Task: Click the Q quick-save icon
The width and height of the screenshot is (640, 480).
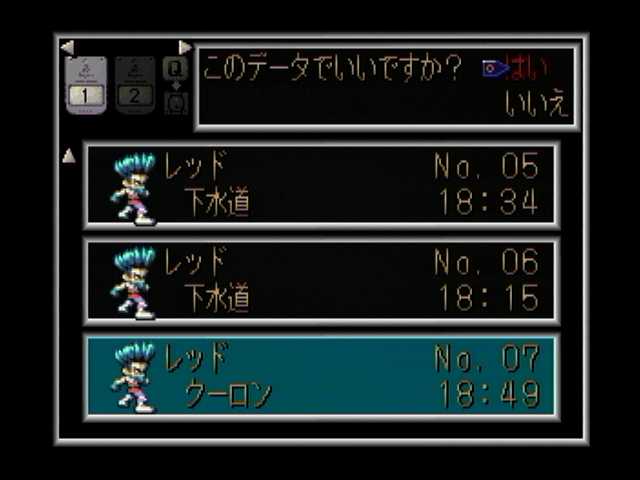Action: coord(175,68)
